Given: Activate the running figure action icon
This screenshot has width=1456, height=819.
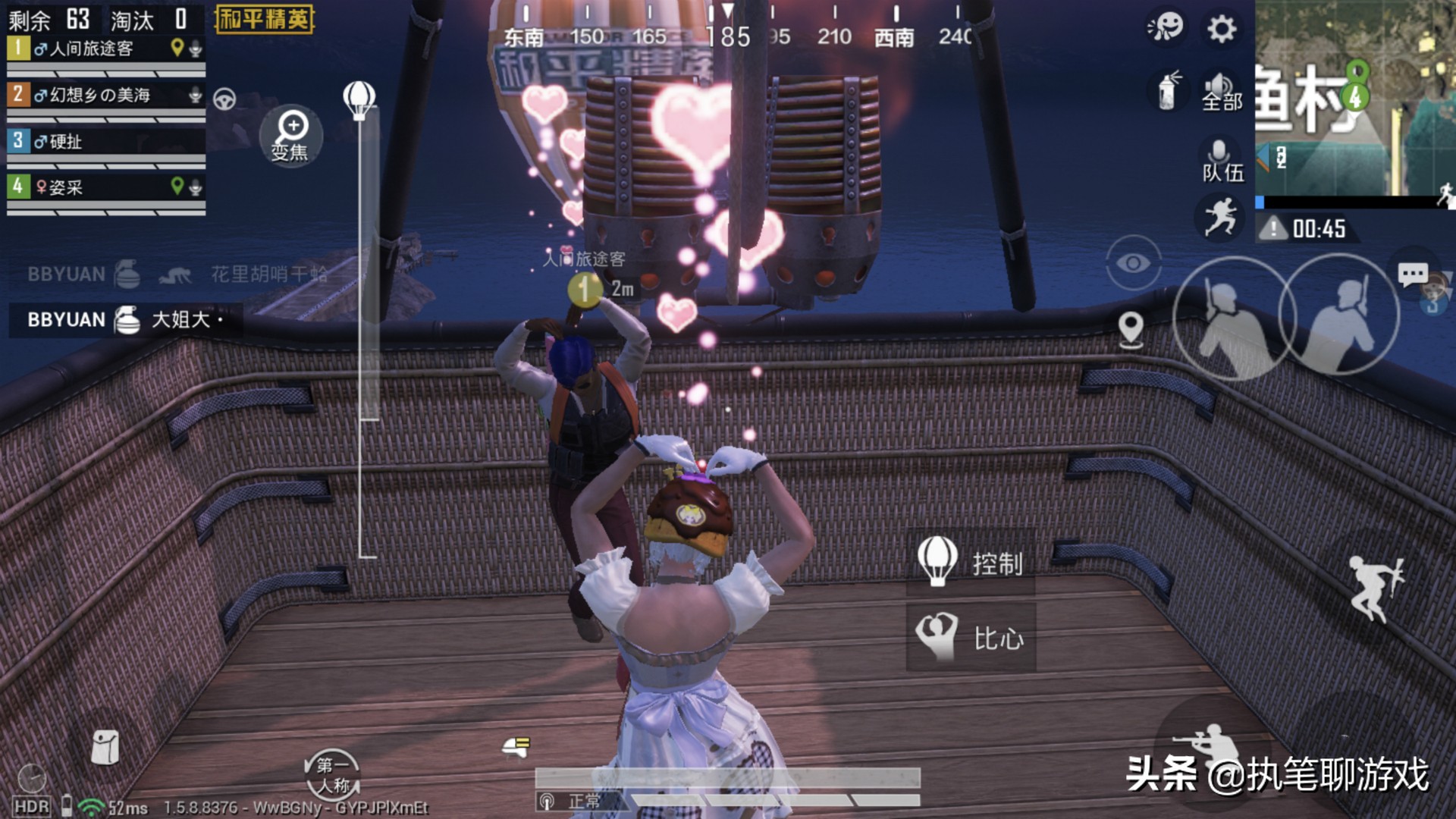Looking at the screenshot, I should [1221, 217].
